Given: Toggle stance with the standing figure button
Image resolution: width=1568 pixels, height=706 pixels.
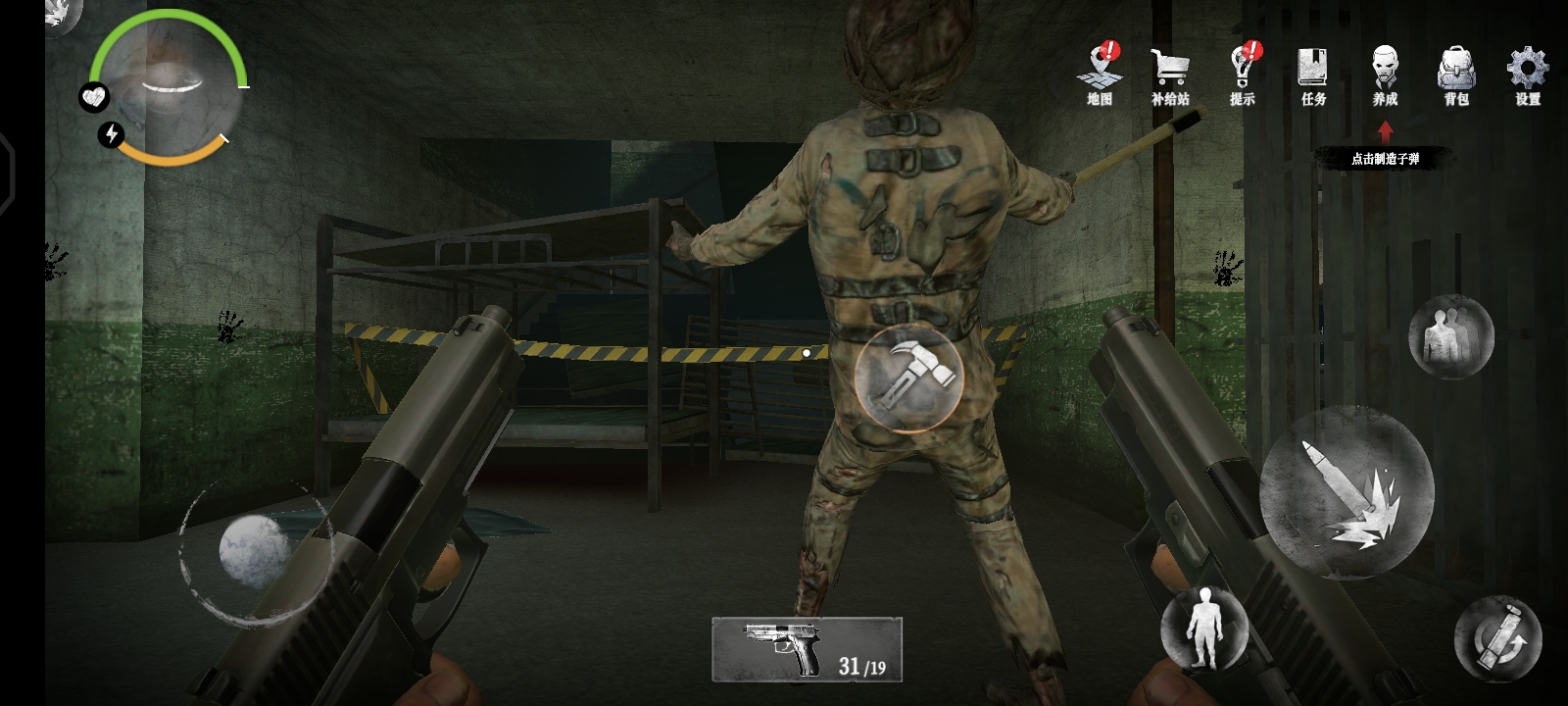Looking at the screenshot, I should pyautogui.click(x=1203, y=629).
